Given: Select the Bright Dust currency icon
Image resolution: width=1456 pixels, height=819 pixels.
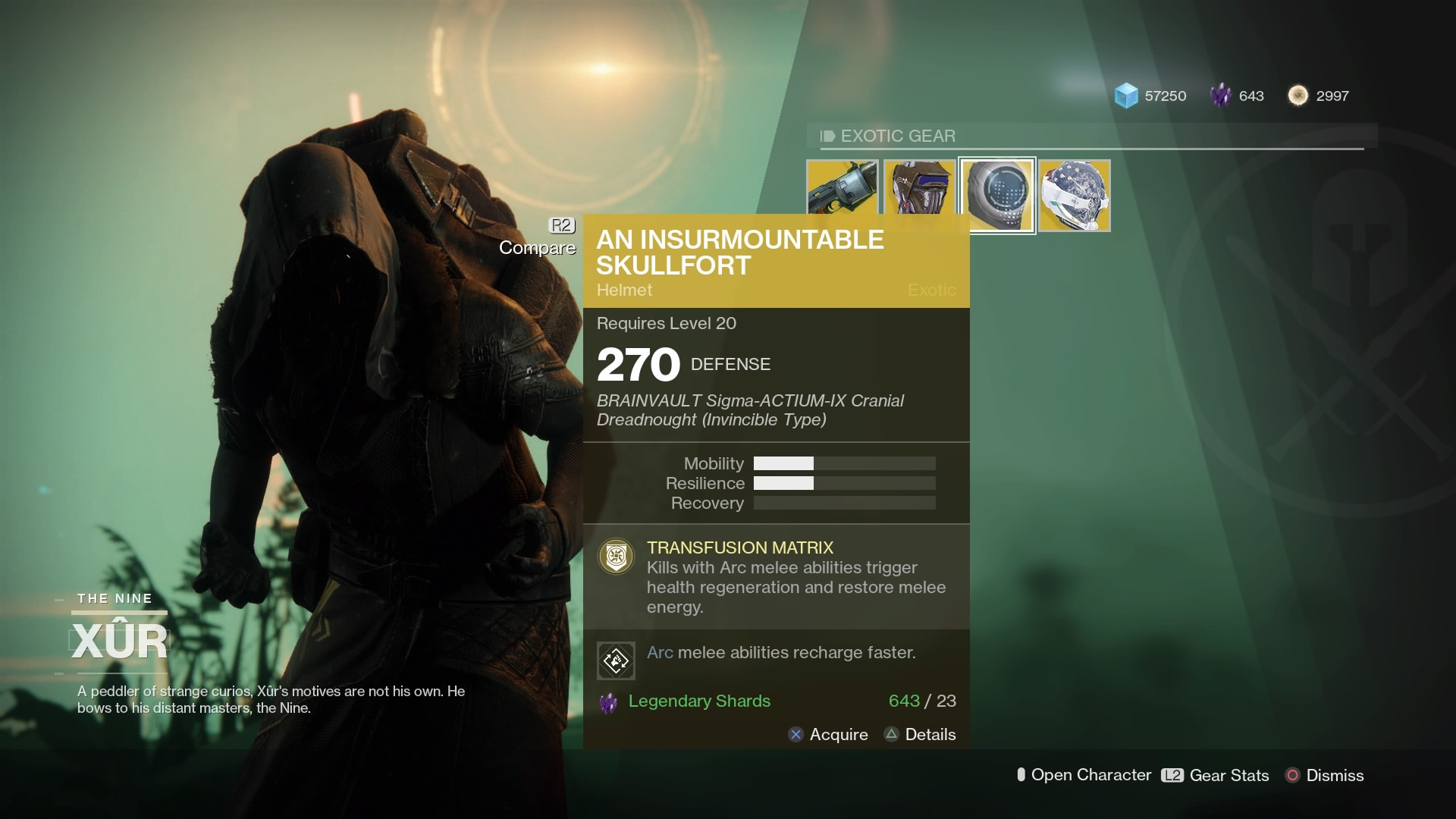Looking at the screenshot, I should (1299, 96).
